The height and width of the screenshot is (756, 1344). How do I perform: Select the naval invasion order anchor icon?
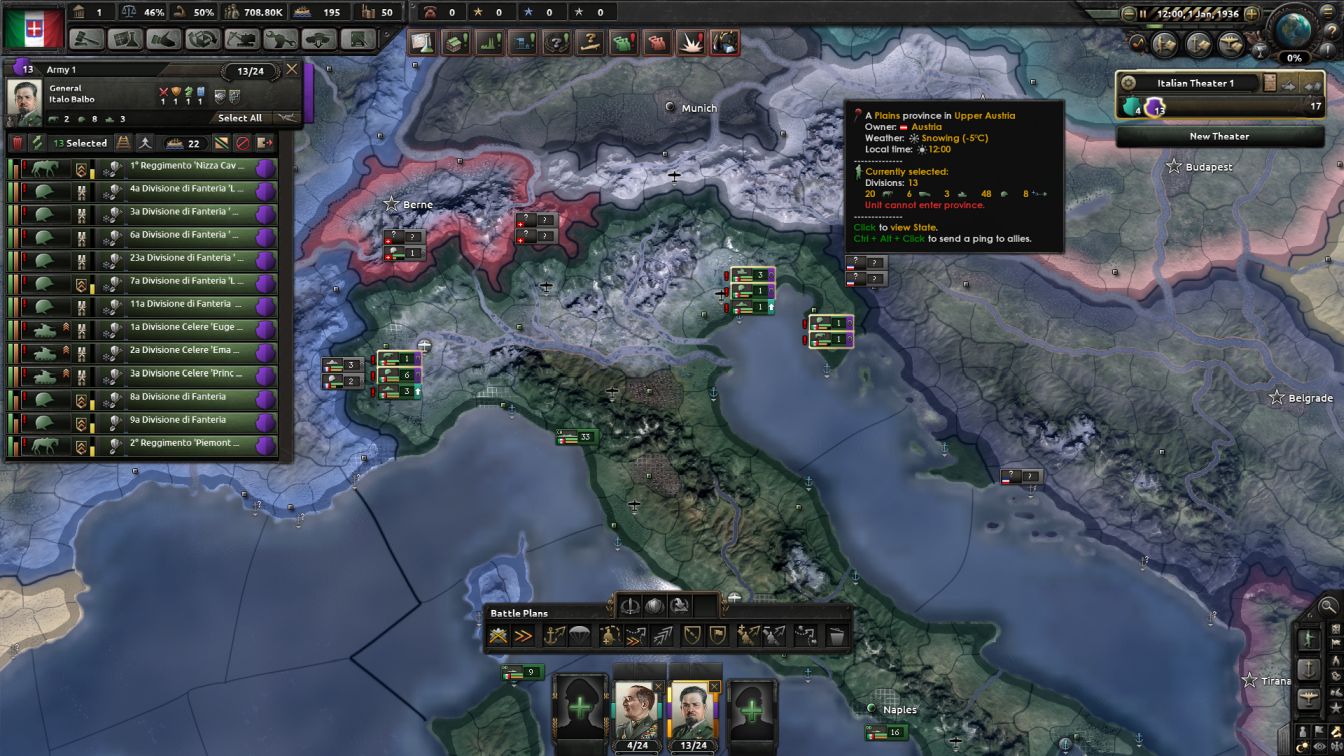(554, 633)
